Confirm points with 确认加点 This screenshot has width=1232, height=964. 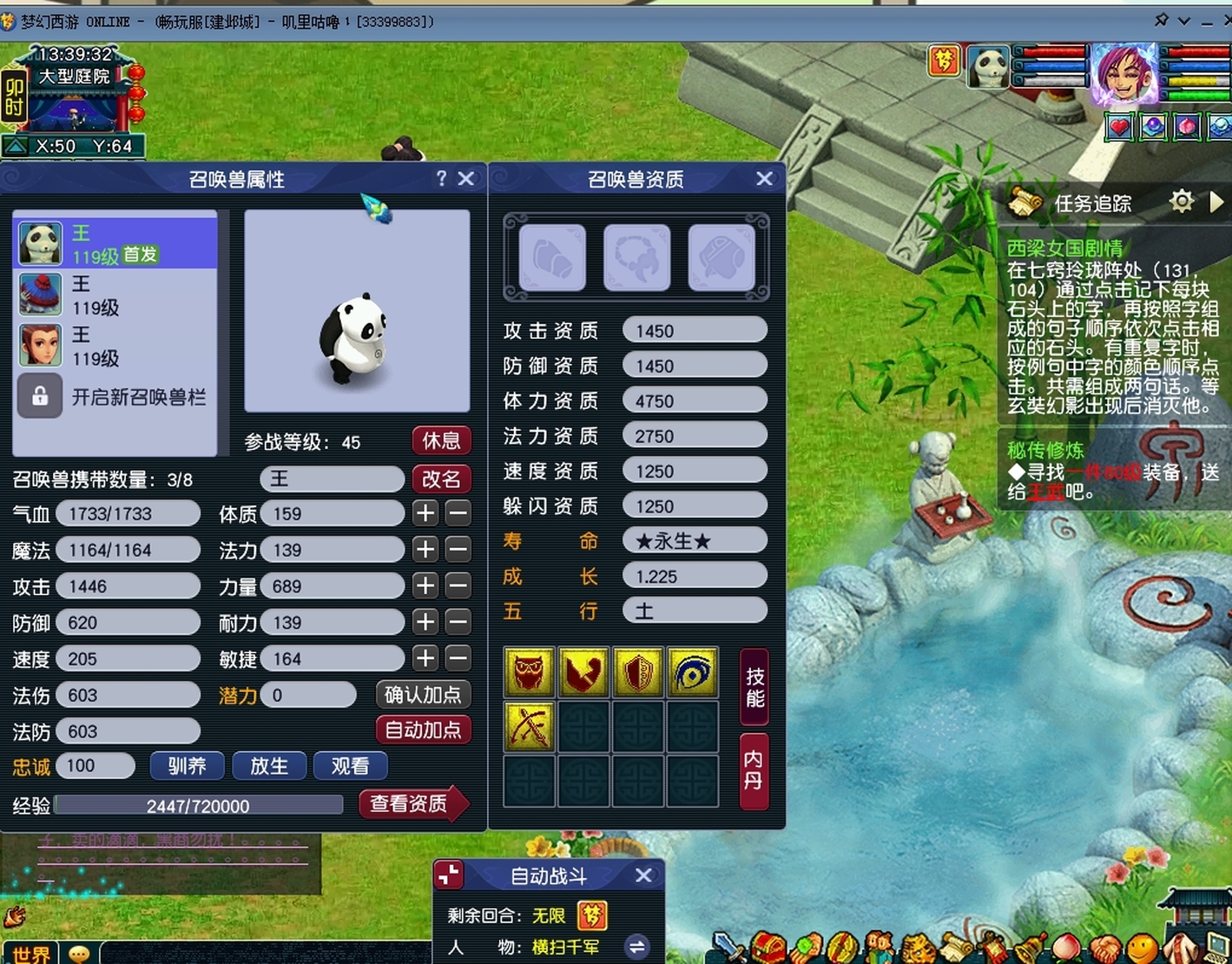tap(423, 695)
